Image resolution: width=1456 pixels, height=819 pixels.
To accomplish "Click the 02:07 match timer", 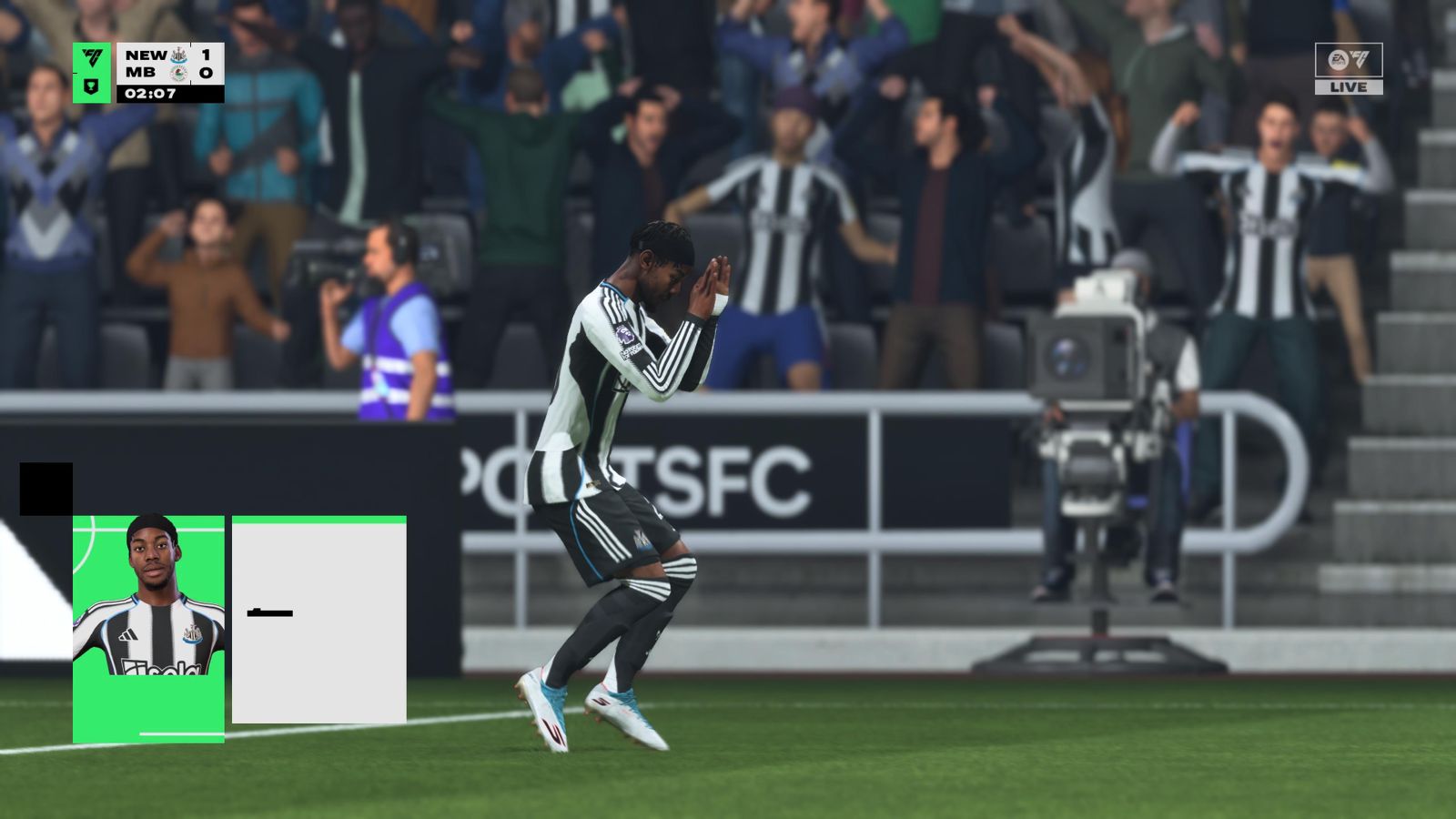I will click(x=152, y=93).
